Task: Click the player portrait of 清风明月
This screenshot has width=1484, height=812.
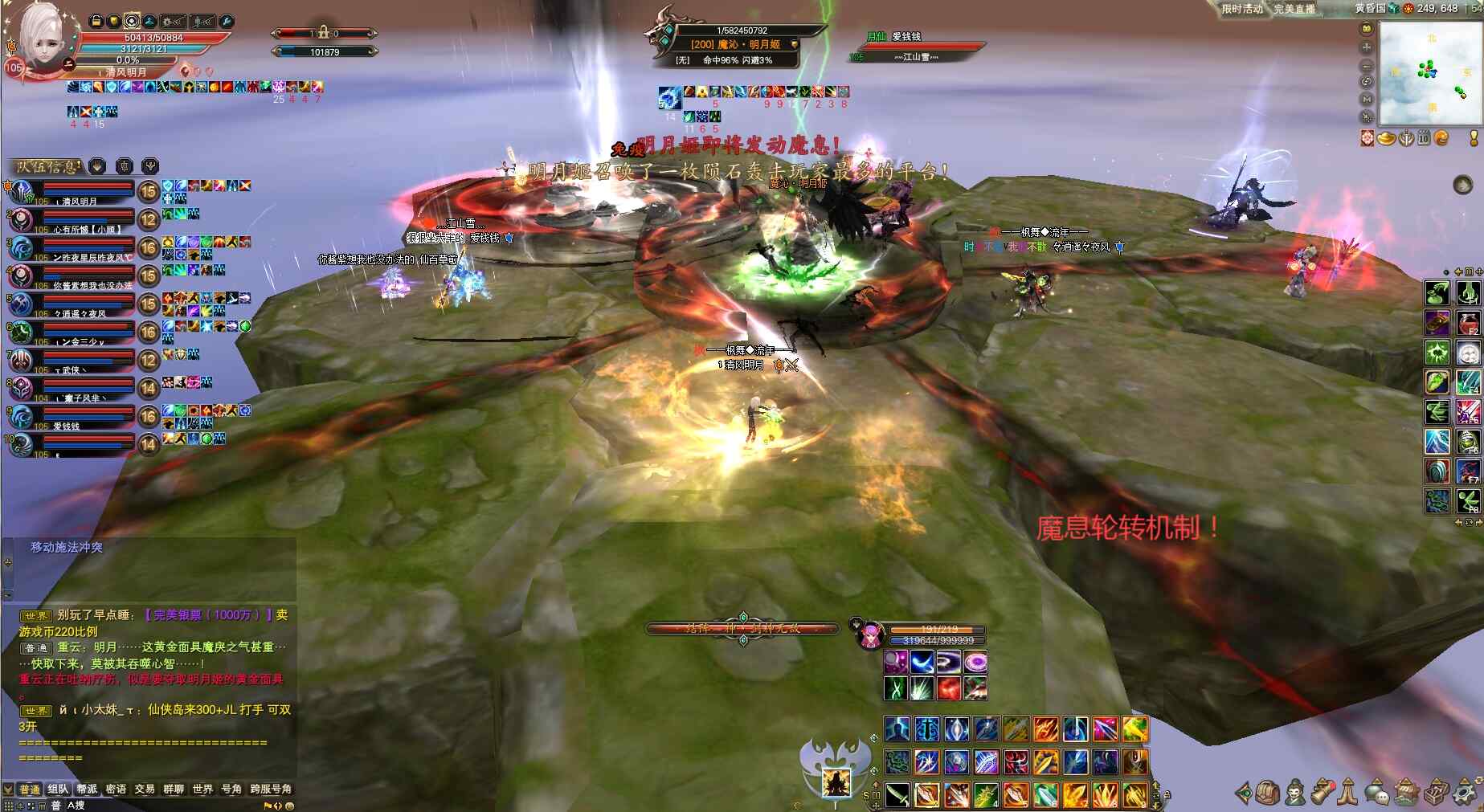Action: coord(42,36)
